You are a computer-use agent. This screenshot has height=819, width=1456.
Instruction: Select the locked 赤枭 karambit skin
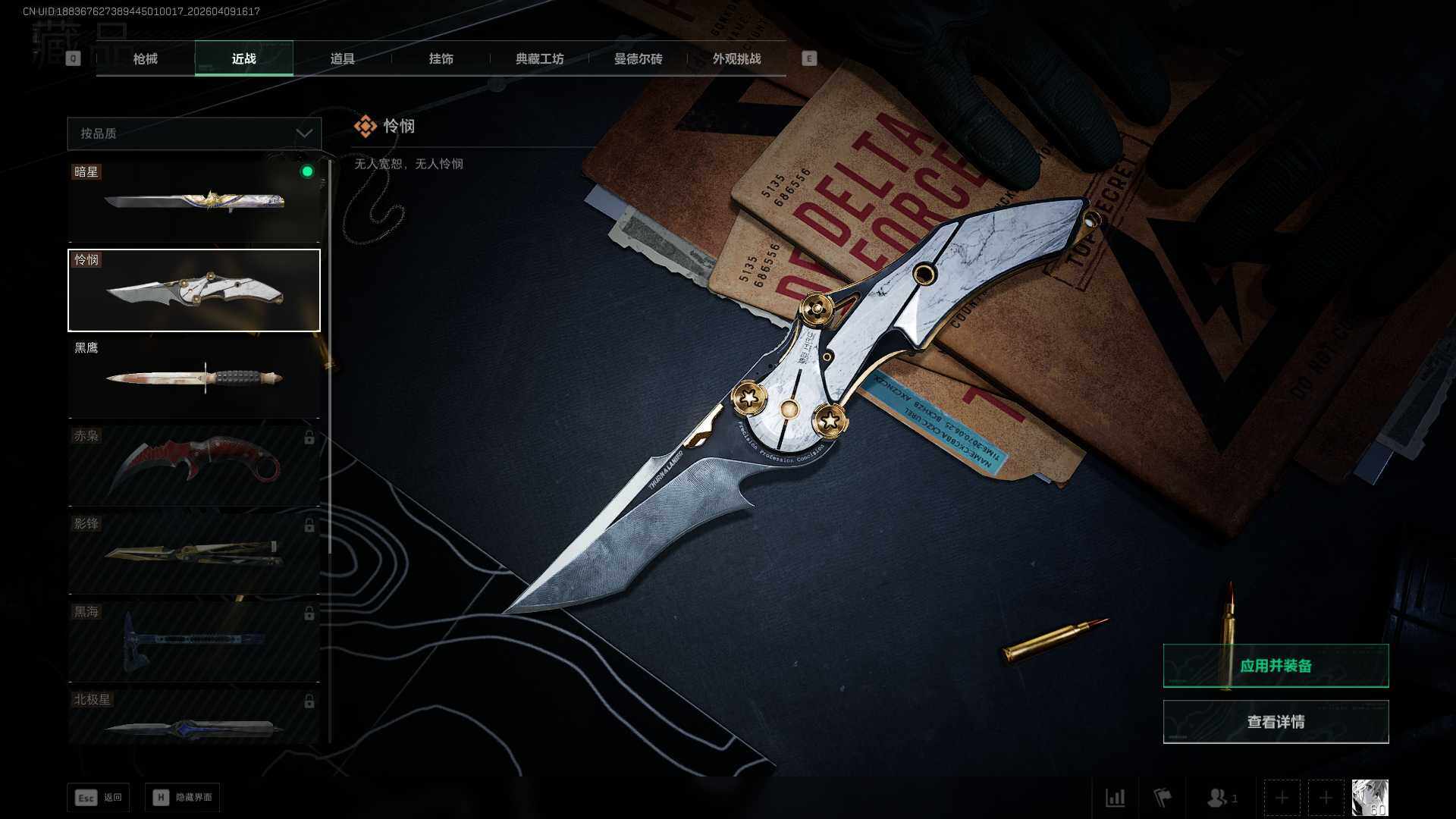(194, 466)
